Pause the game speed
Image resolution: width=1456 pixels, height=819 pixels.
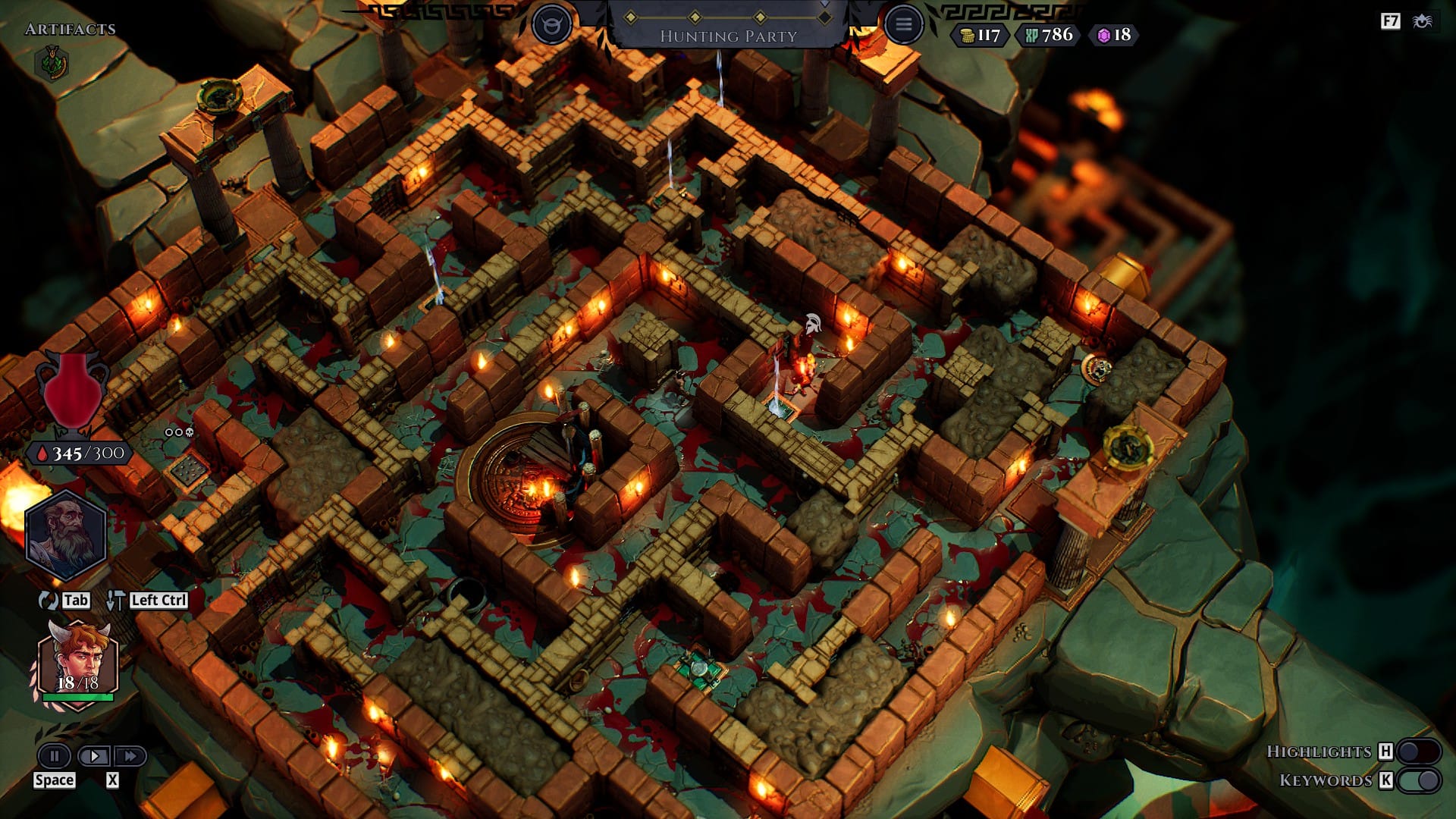click(x=54, y=756)
